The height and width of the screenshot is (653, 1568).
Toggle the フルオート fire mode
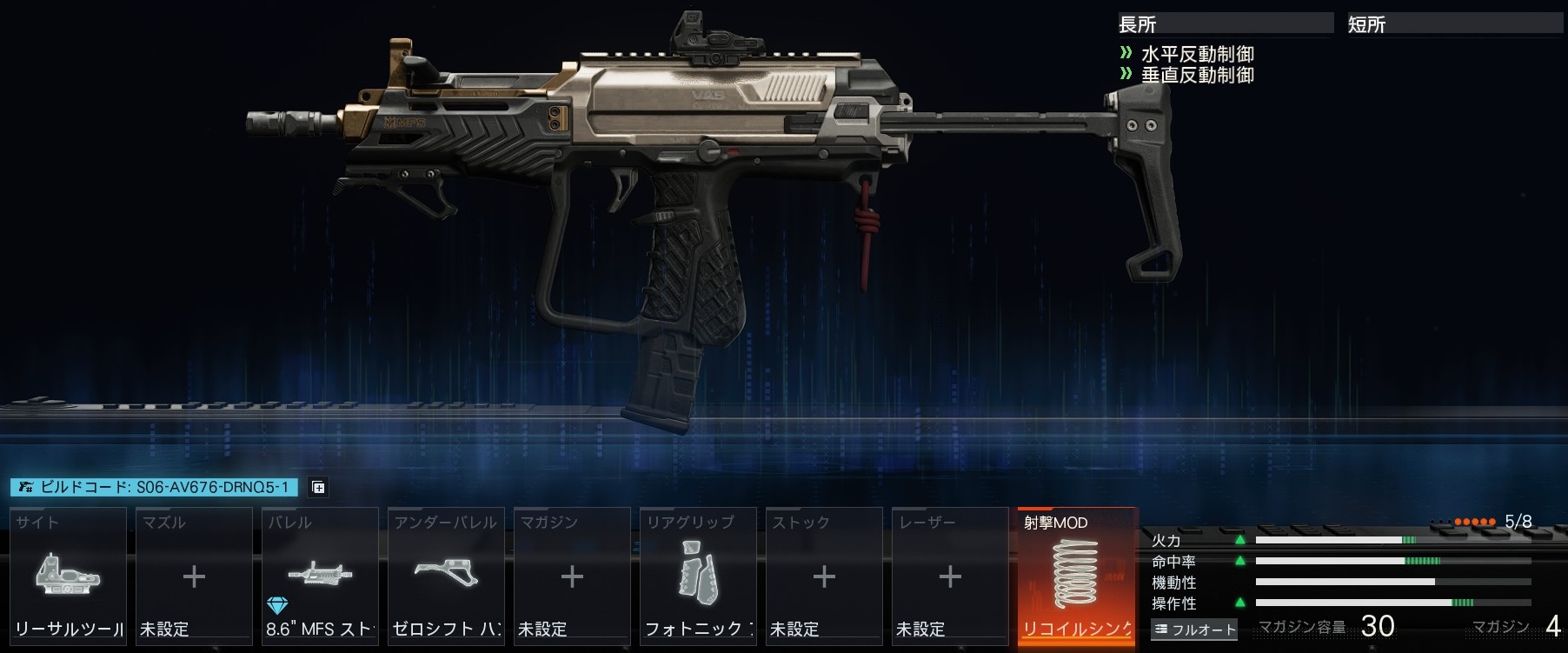pos(1194,629)
